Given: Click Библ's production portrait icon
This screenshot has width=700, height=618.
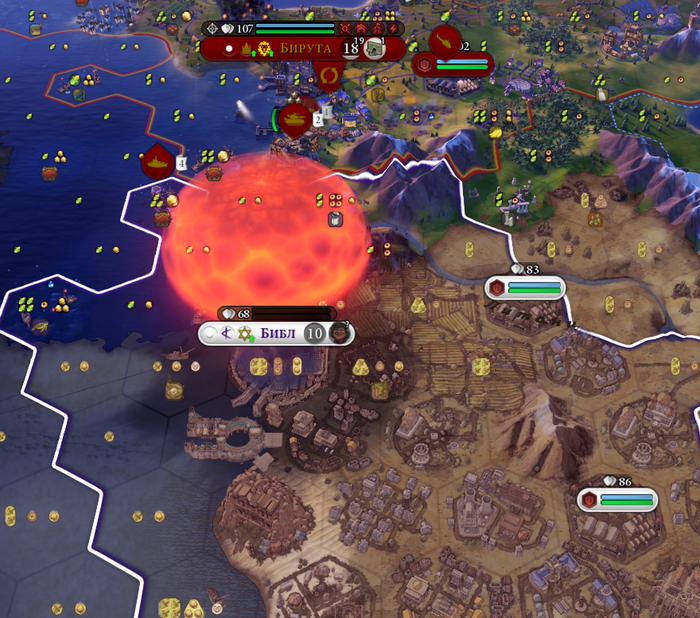Looking at the screenshot, I should coord(340,333).
